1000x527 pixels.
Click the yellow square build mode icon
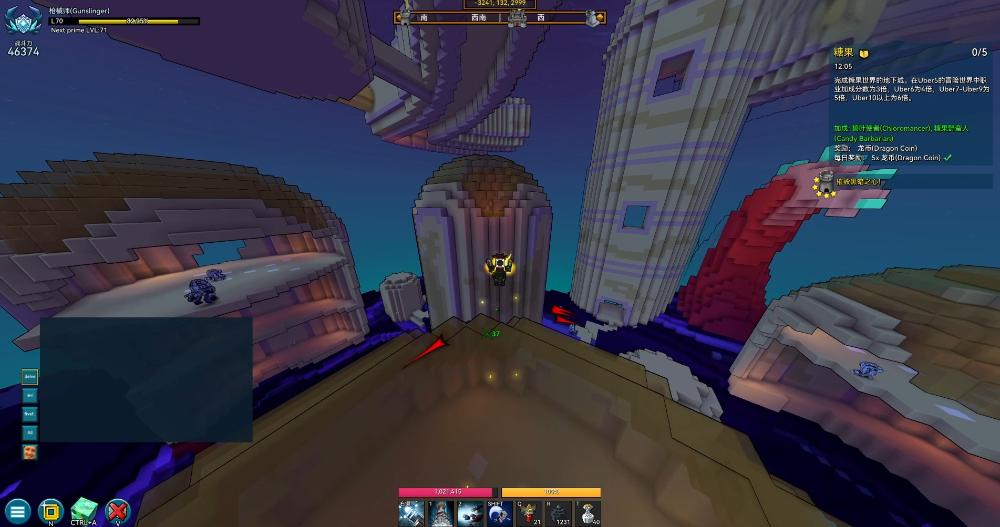pos(50,510)
